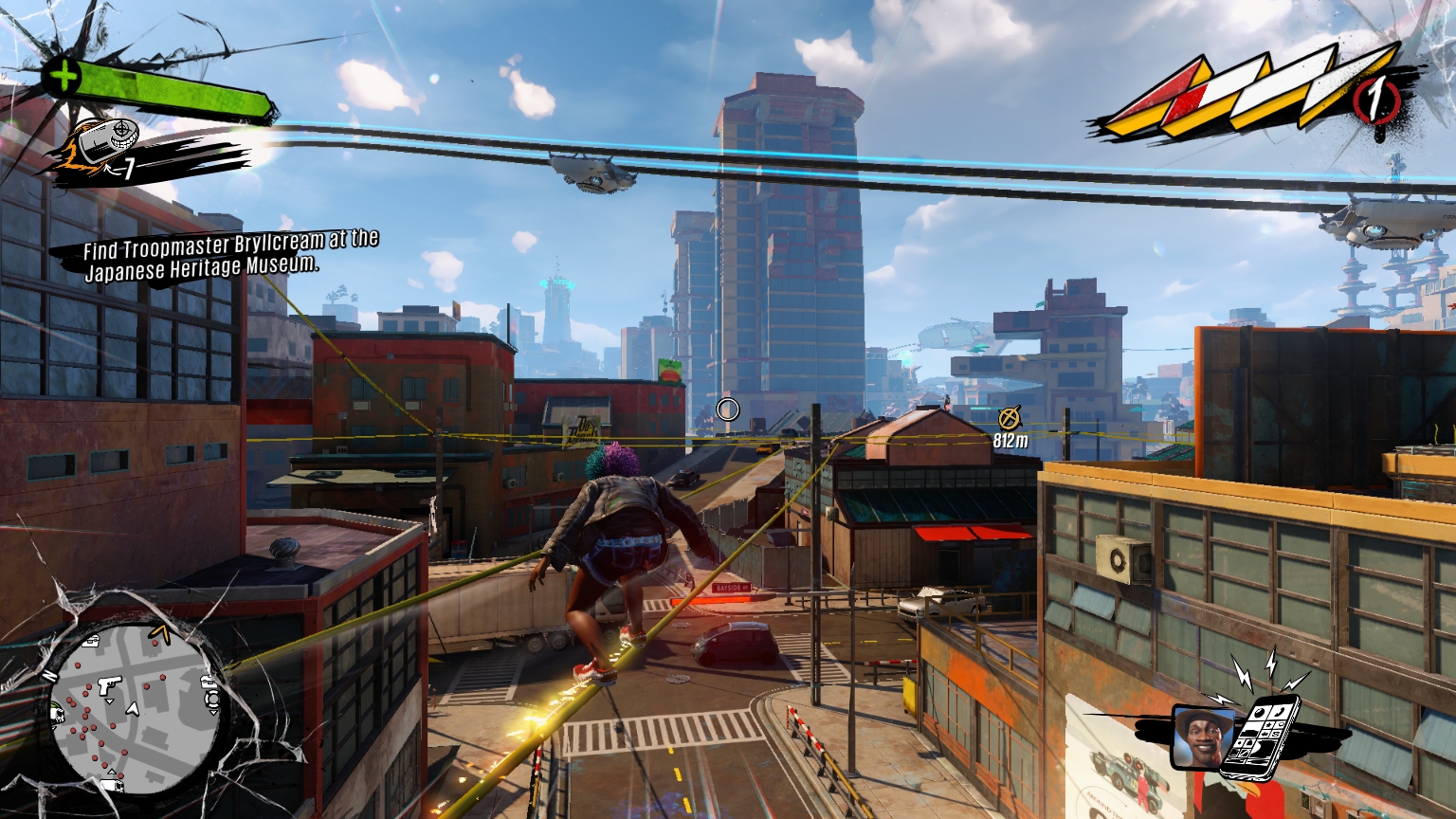
Task: Click the circular minimap
Action: pos(135,708)
